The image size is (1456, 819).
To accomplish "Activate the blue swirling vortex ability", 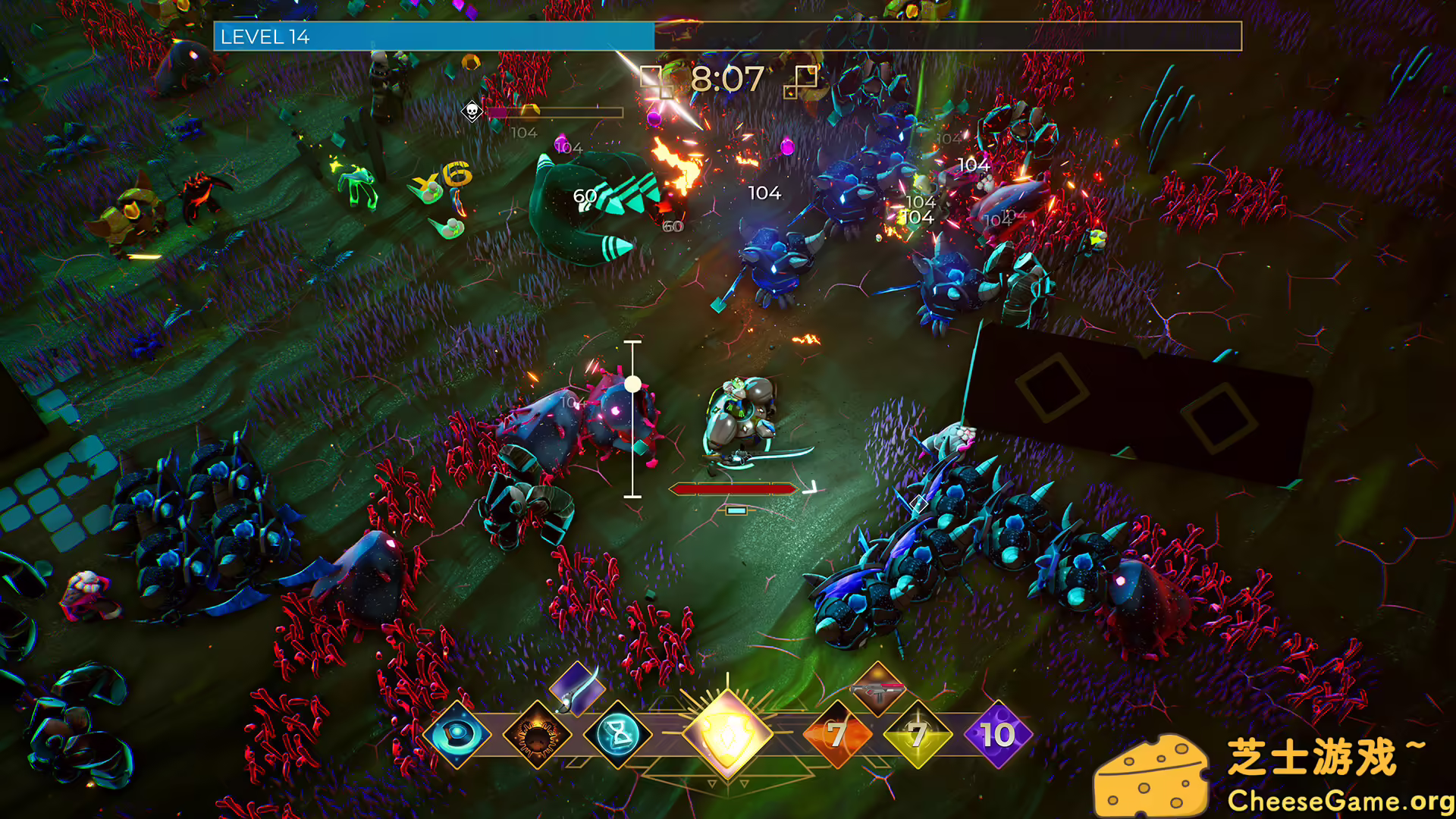I will [457, 734].
